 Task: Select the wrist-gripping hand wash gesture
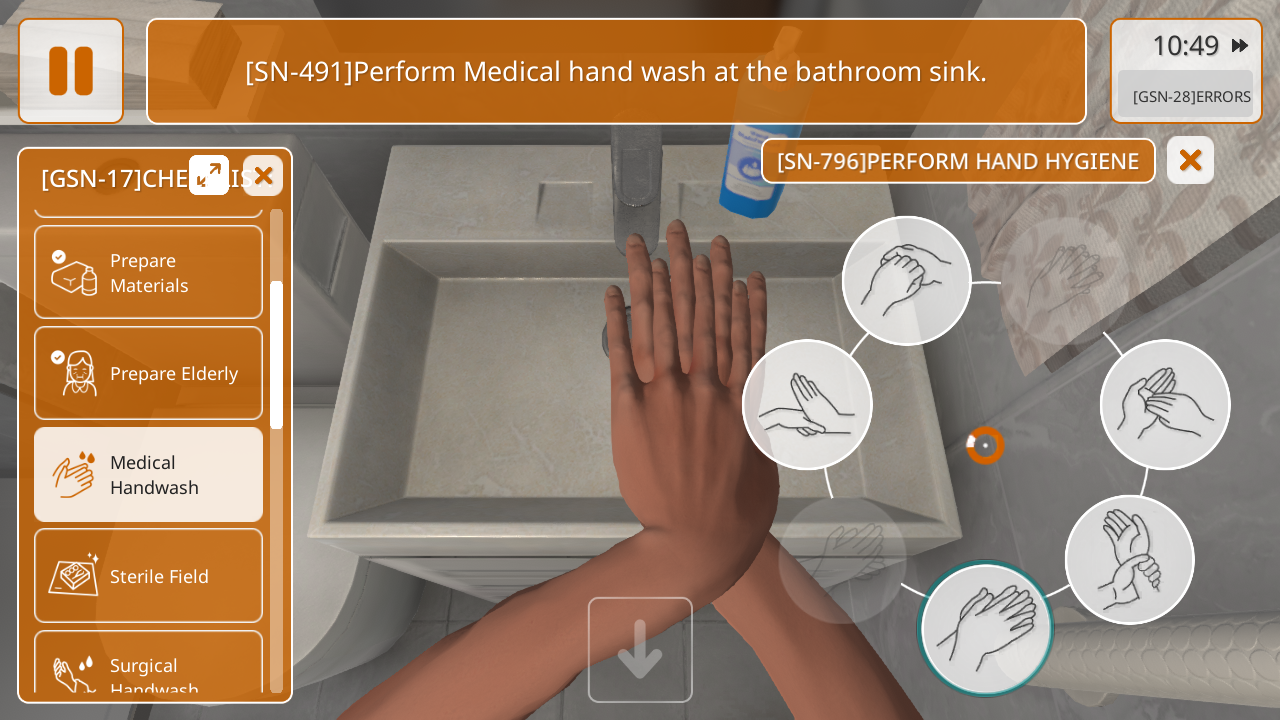tap(1130, 559)
